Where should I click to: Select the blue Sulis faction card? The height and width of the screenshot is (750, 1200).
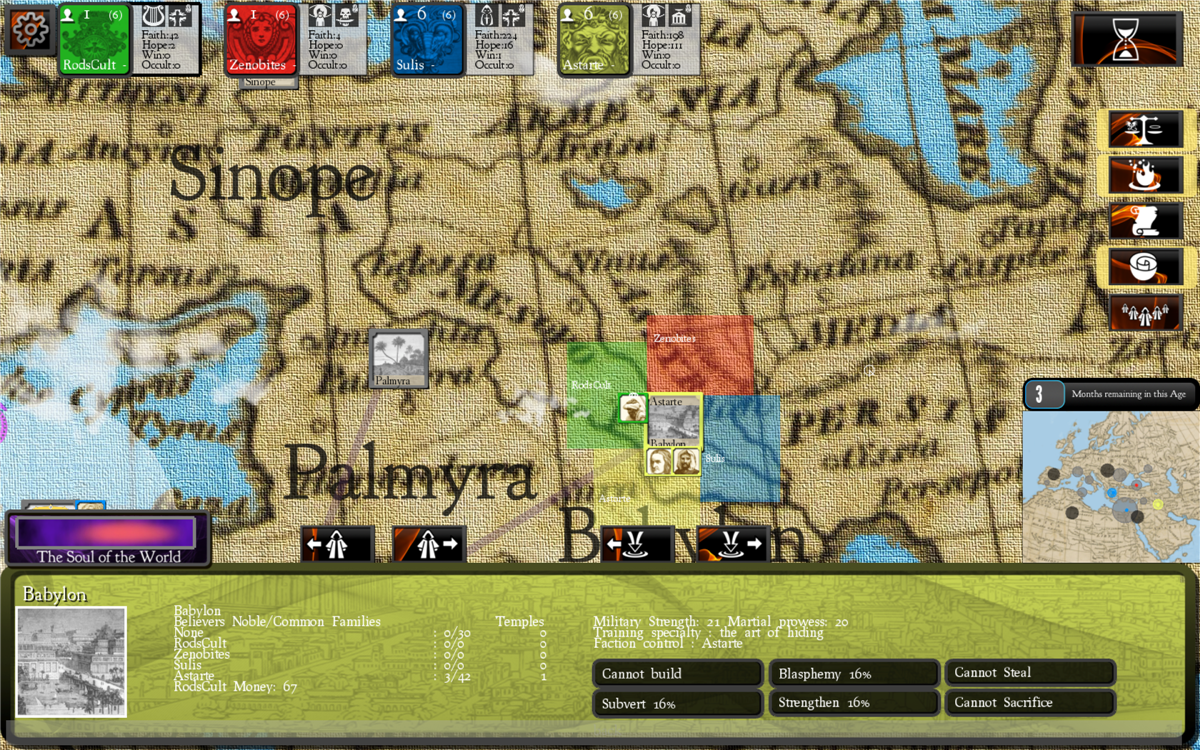(427, 39)
